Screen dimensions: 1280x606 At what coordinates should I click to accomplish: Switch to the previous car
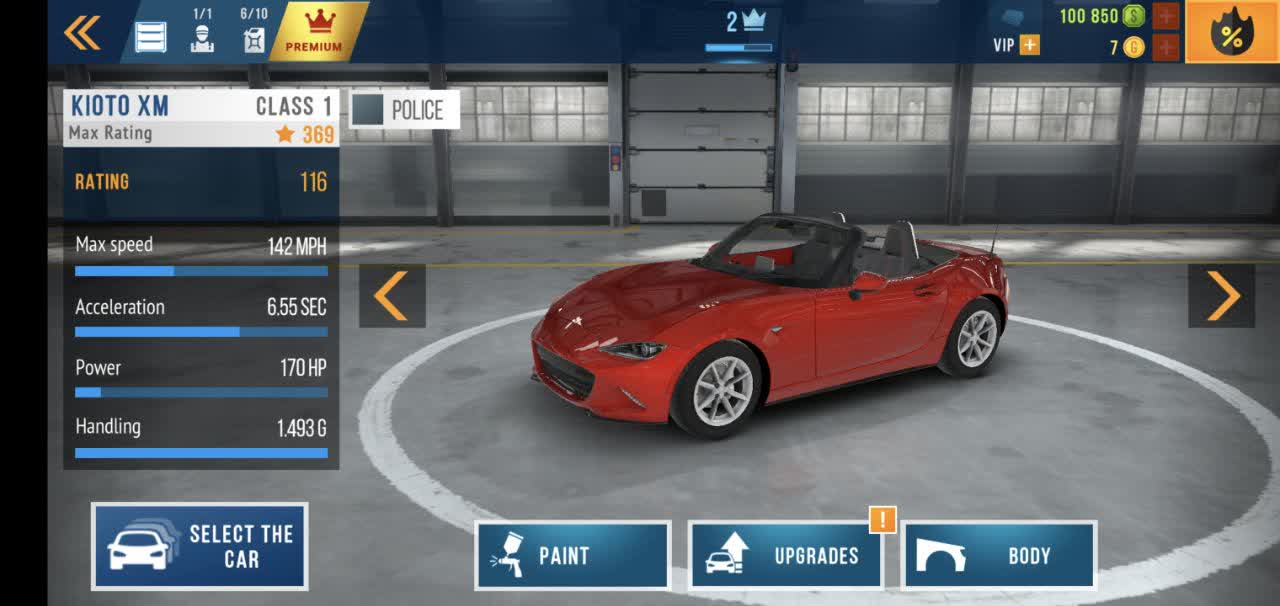[x=392, y=295]
